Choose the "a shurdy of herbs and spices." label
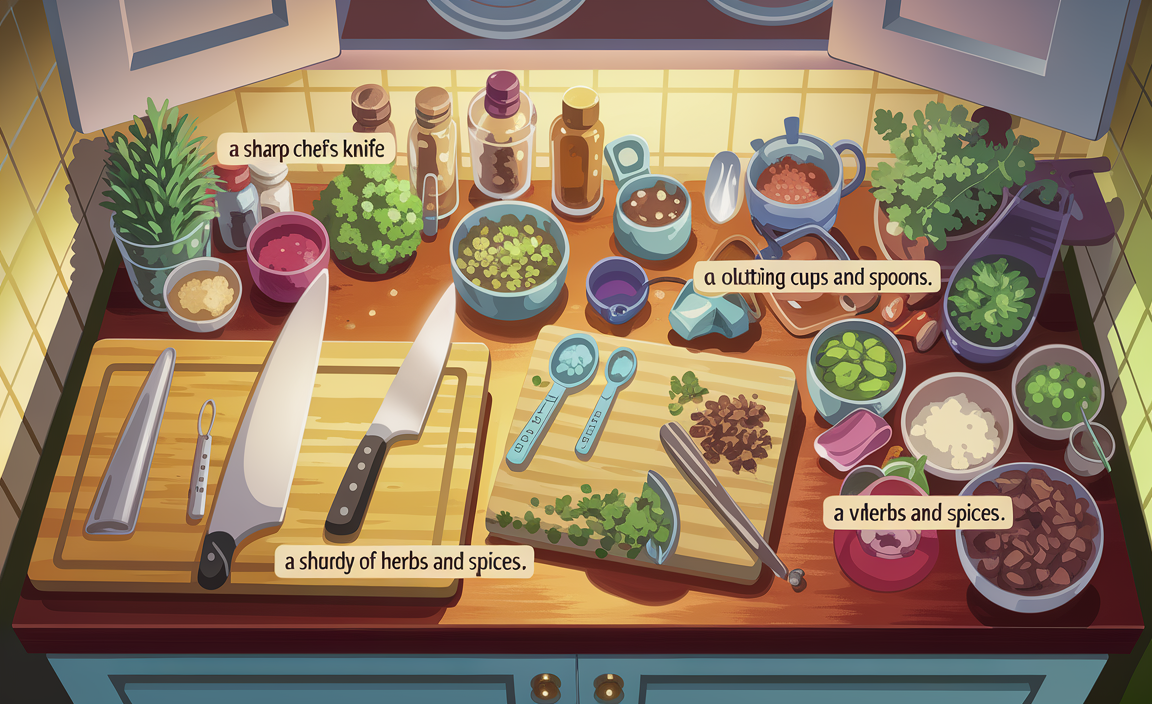Viewport: 1152px width, 704px height. [x=404, y=562]
